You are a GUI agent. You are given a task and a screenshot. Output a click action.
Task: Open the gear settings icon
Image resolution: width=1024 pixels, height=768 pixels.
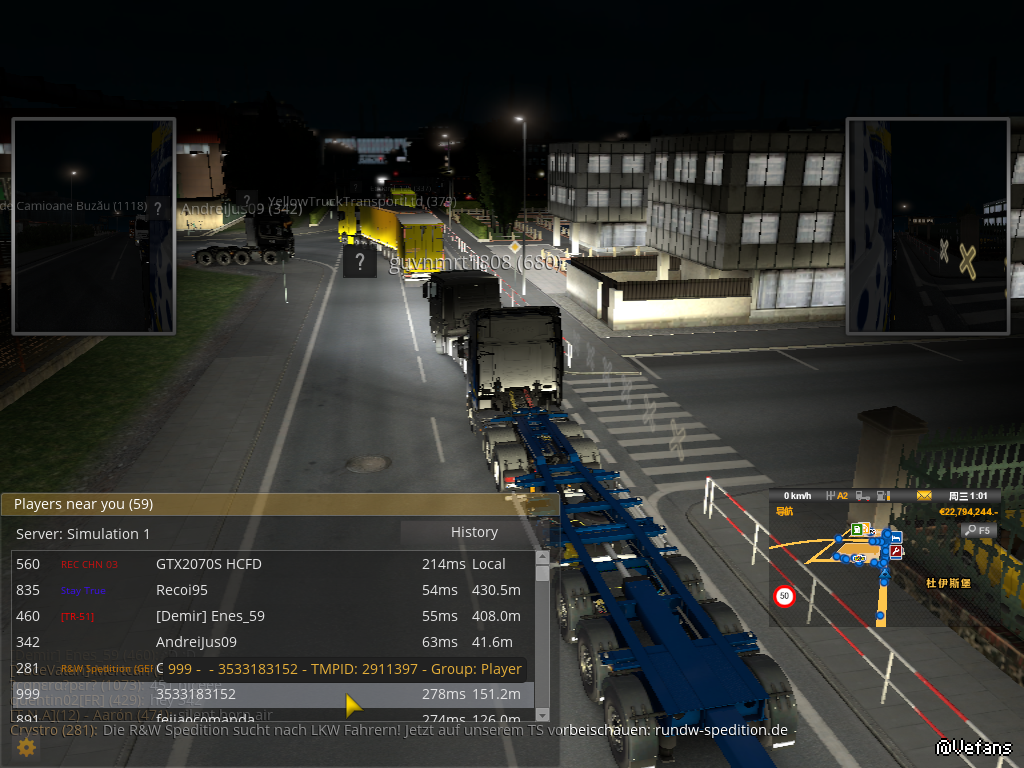pos(26,747)
